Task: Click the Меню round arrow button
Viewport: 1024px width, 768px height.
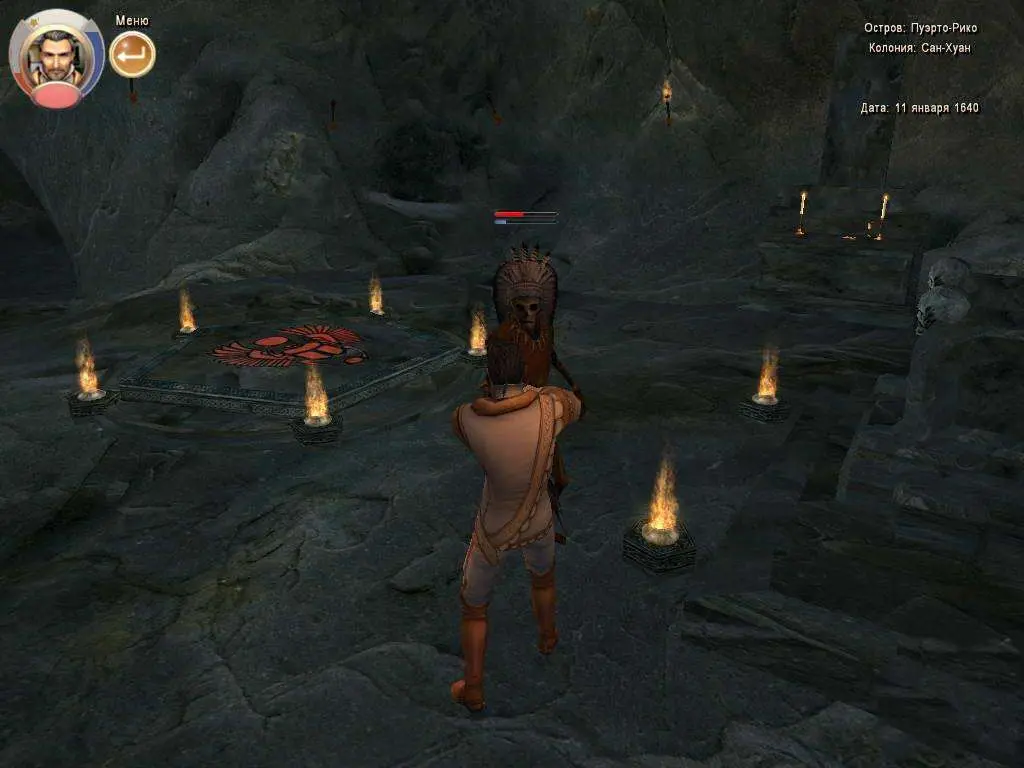Action: (132, 54)
